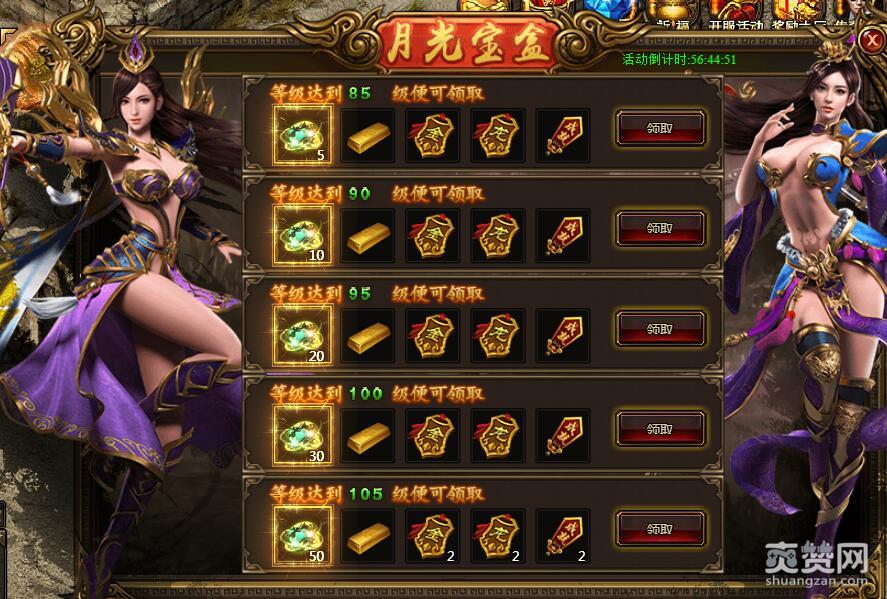Select the gold bar in the level 85 row
The image size is (887, 599).
coord(368,137)
